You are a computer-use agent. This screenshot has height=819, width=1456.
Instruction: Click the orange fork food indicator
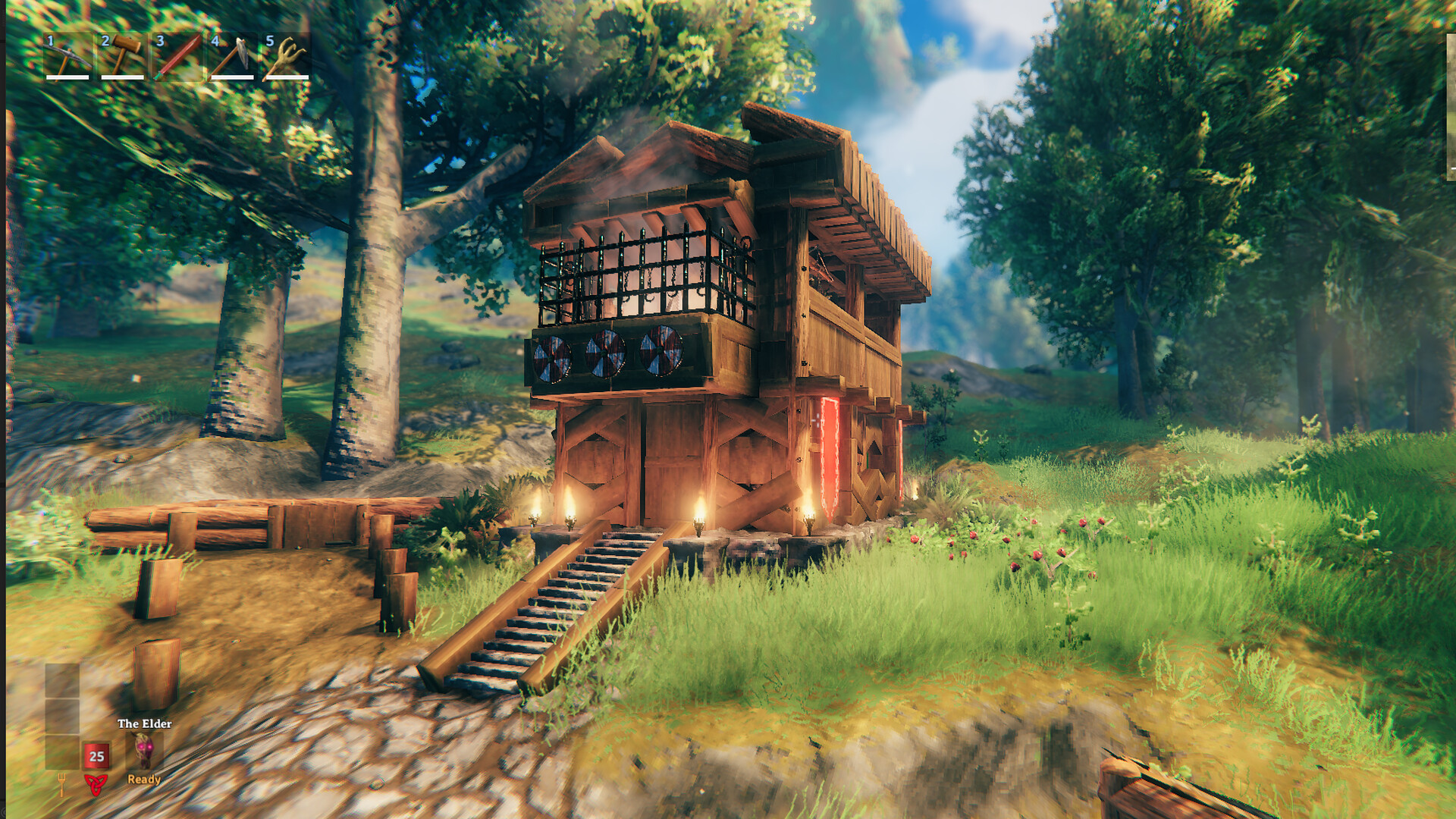tap(62, 785)
